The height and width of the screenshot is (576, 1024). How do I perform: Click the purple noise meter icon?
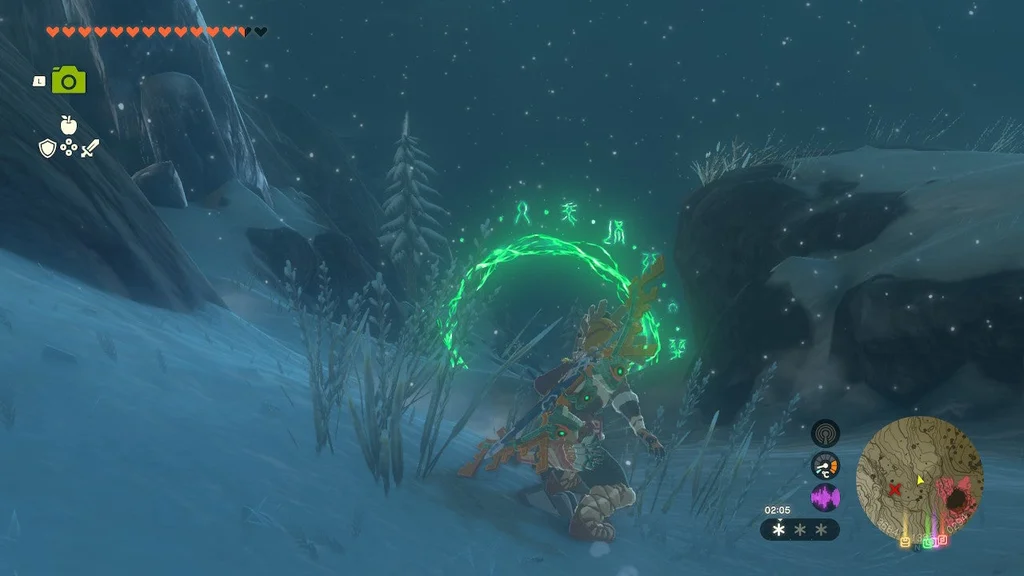(x=825, y=497)
